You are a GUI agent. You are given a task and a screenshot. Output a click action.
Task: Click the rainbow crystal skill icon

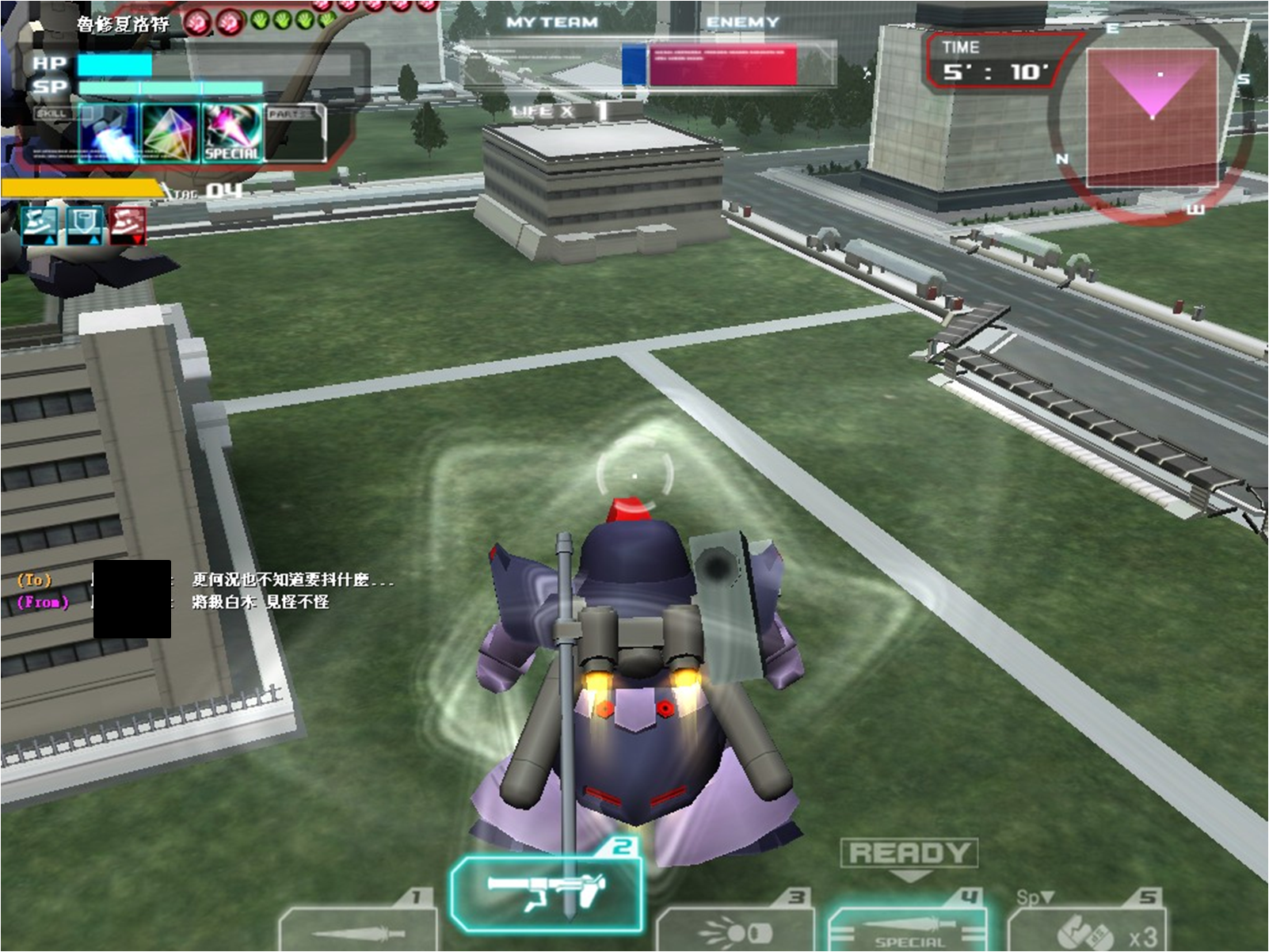pos(170,132)
